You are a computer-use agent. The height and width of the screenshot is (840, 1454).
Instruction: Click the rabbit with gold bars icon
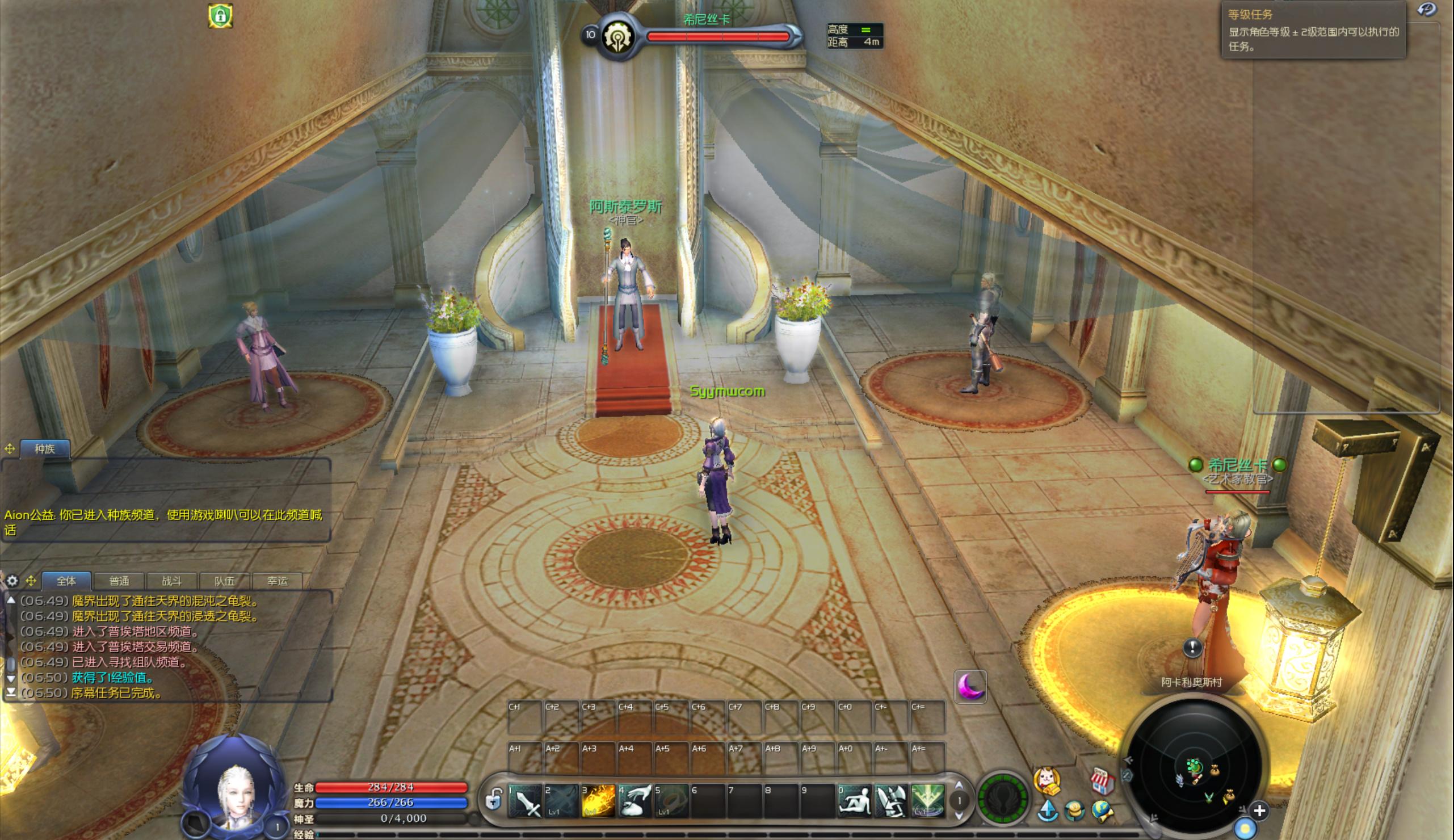click(1047, 780)
